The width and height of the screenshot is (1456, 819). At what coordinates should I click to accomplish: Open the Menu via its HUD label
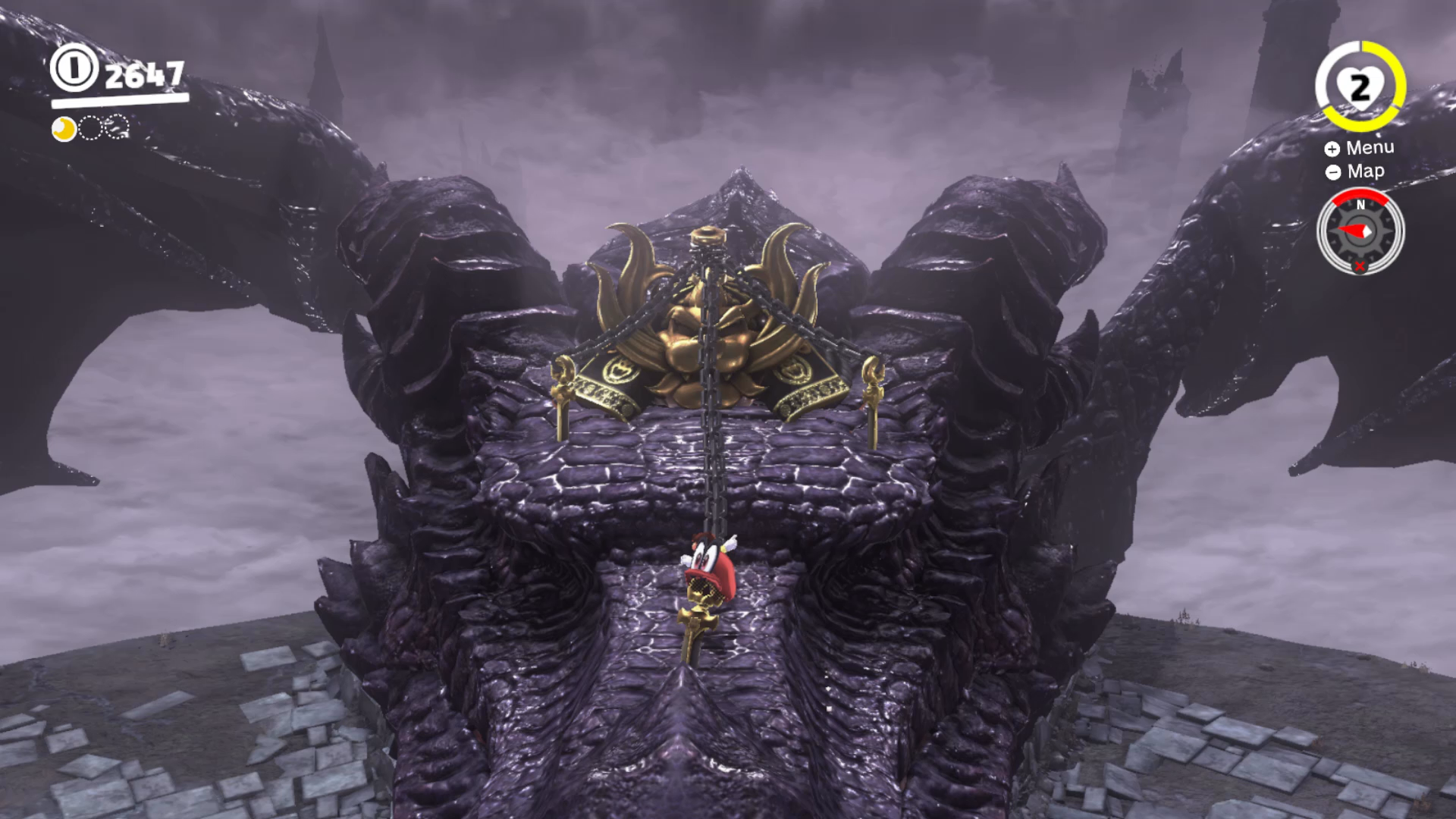(1371, 148)
